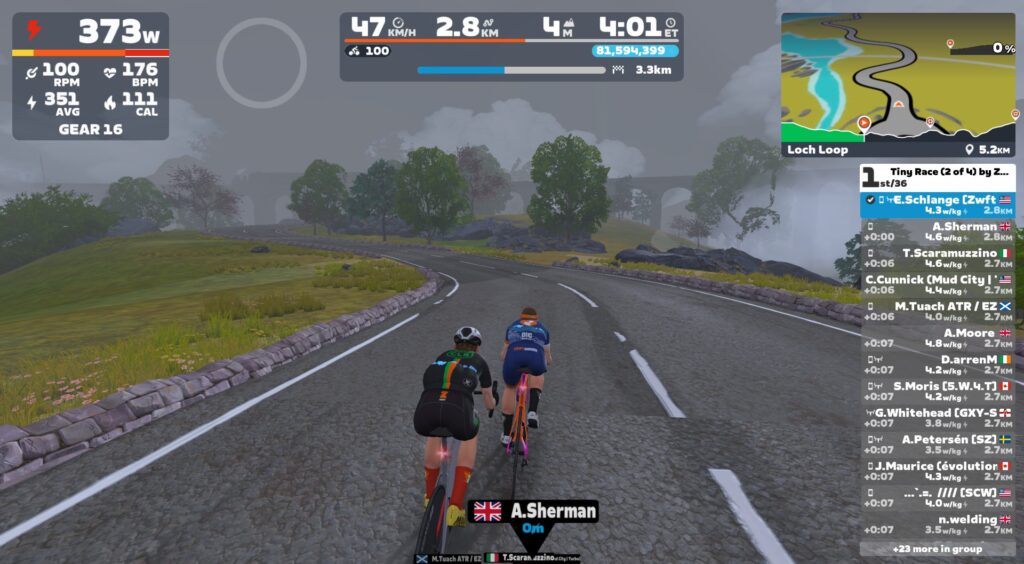The height and width of the screenshot is (564, 1024).
Task: Select the A.Petersén [SZ] rider row
Action: (937, 444)
